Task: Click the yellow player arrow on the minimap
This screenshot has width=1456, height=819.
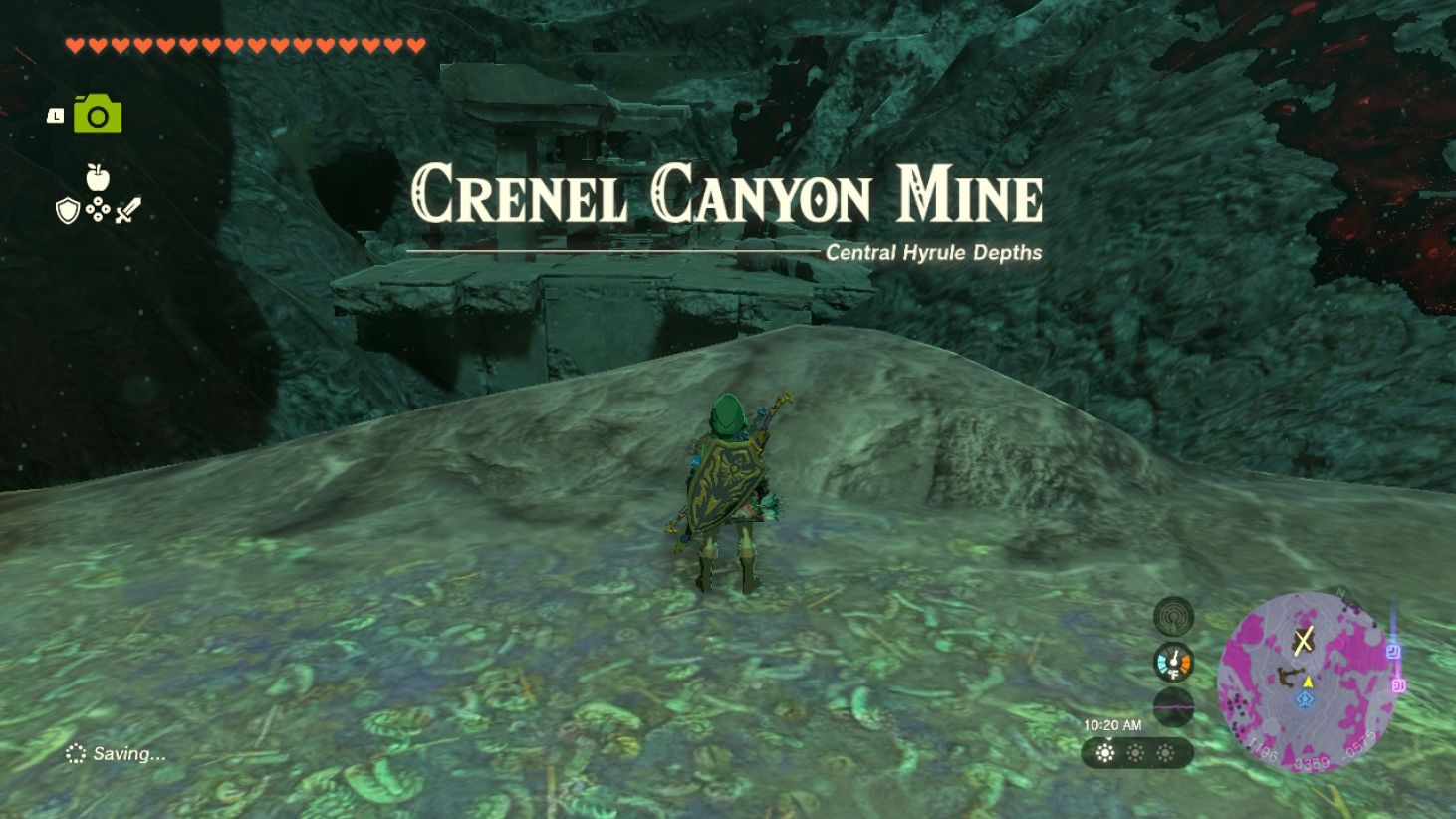Action: (1308, 682)
